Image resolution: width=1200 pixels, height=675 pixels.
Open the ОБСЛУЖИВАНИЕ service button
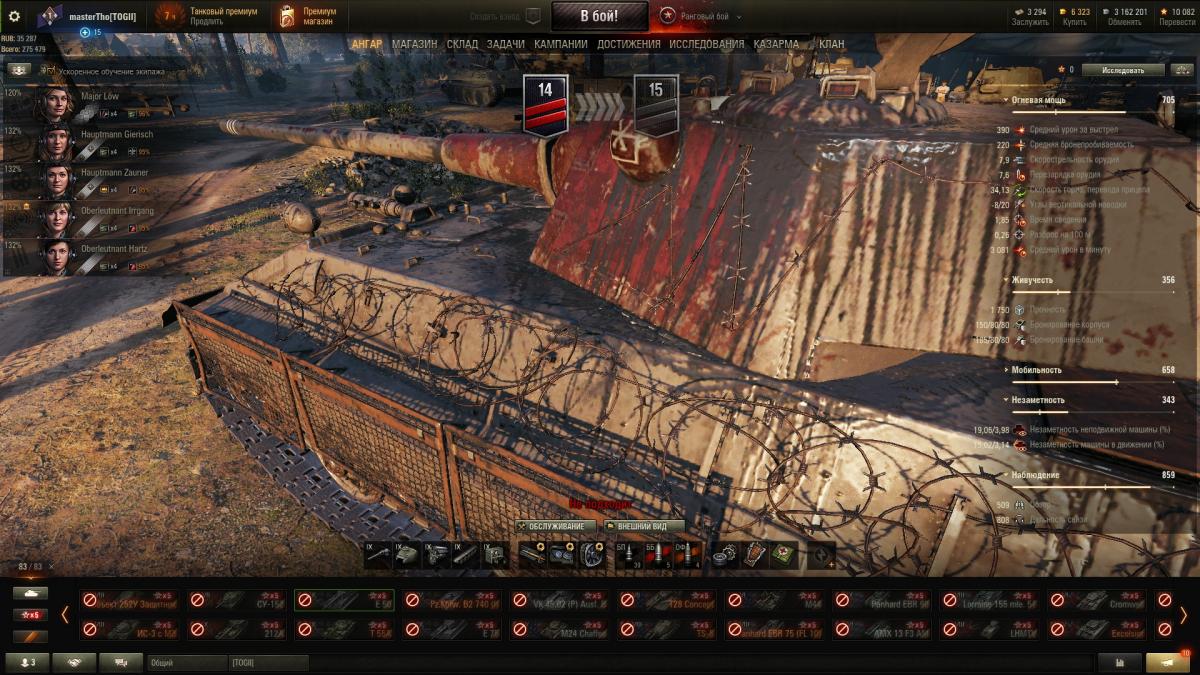(556, 526)
